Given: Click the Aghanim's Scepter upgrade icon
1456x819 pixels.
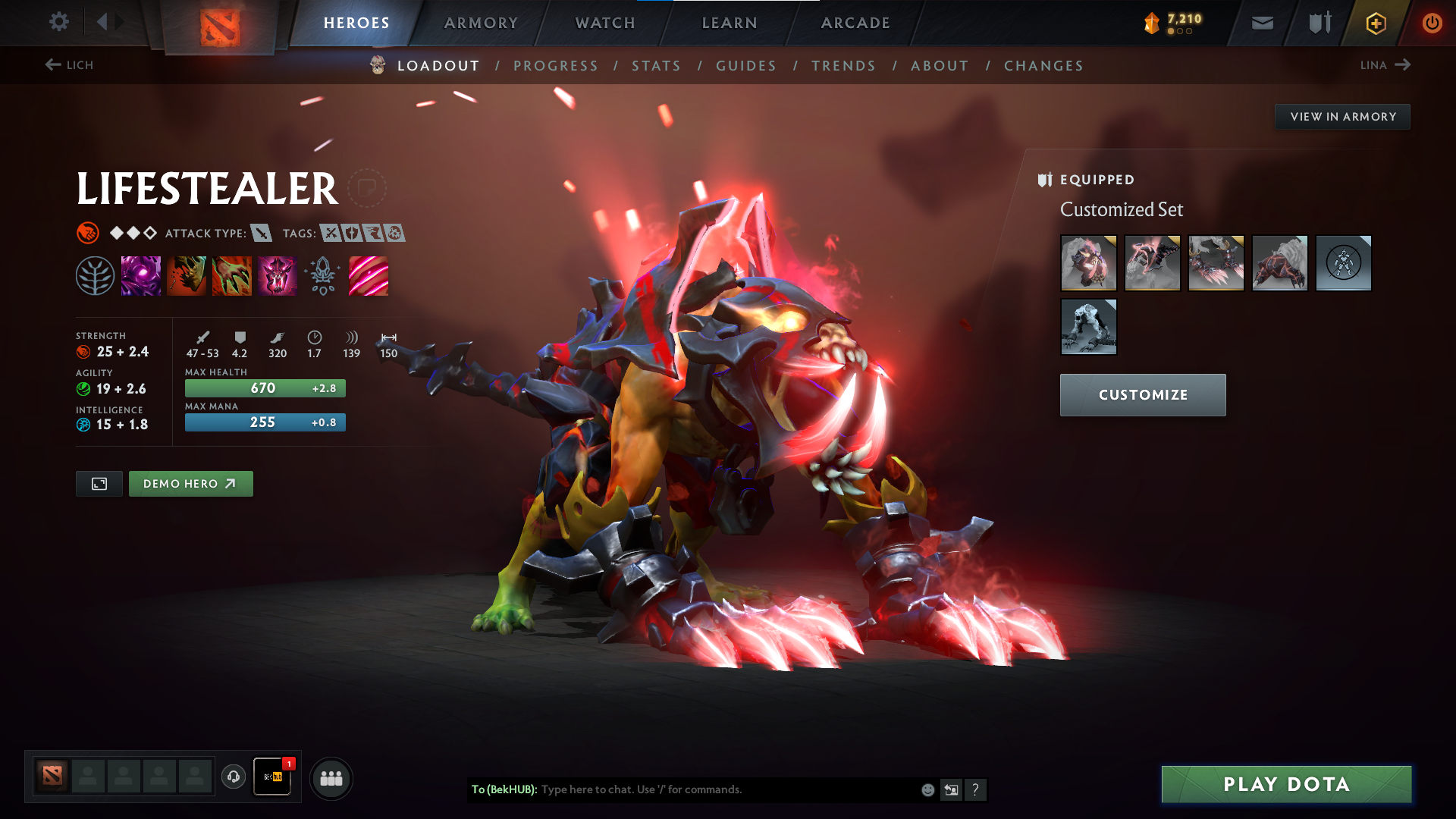Looking at the screenshot, I should pos(323,275).
